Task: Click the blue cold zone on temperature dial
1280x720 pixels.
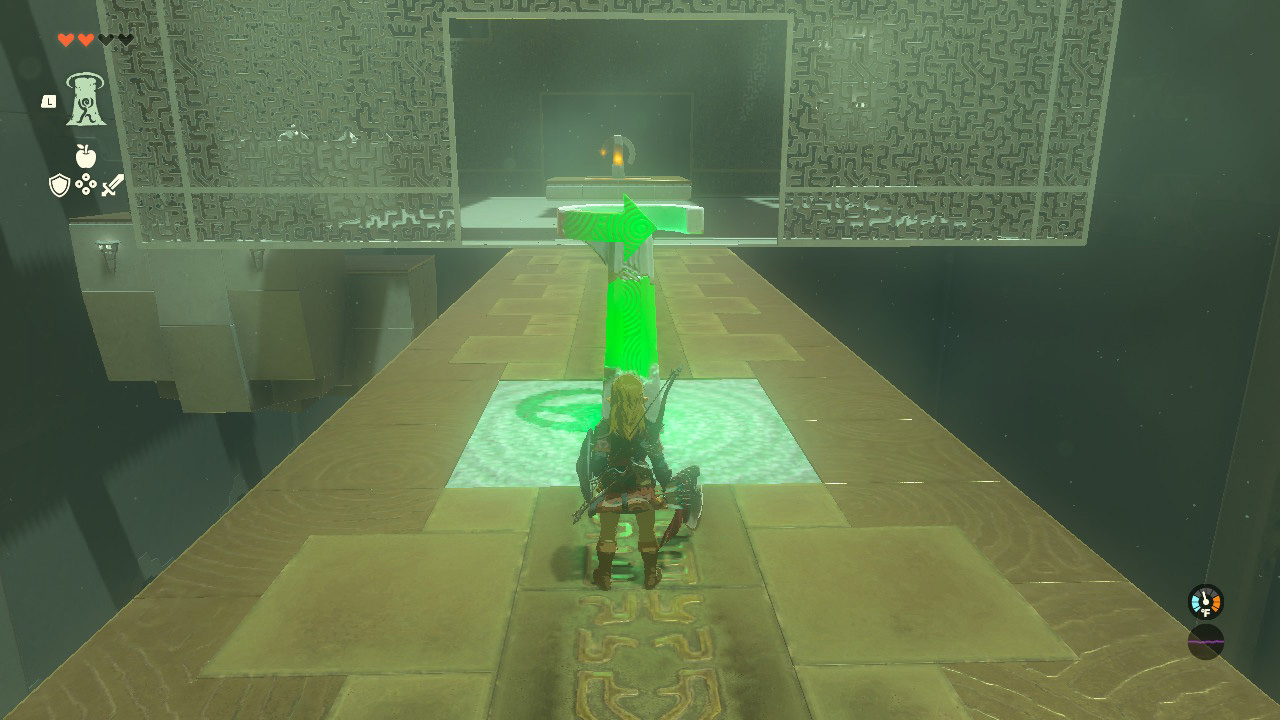Action: 1194,600
